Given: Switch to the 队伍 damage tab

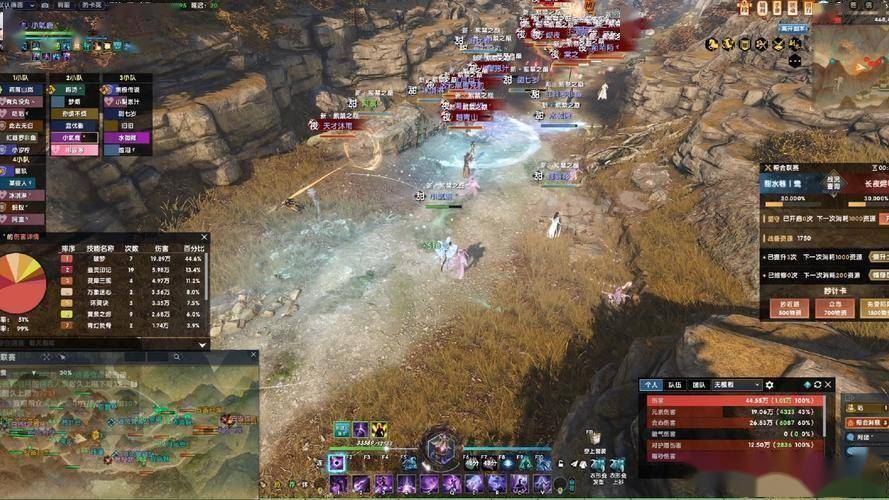Looking at the screenshot, I should point(675,384).
